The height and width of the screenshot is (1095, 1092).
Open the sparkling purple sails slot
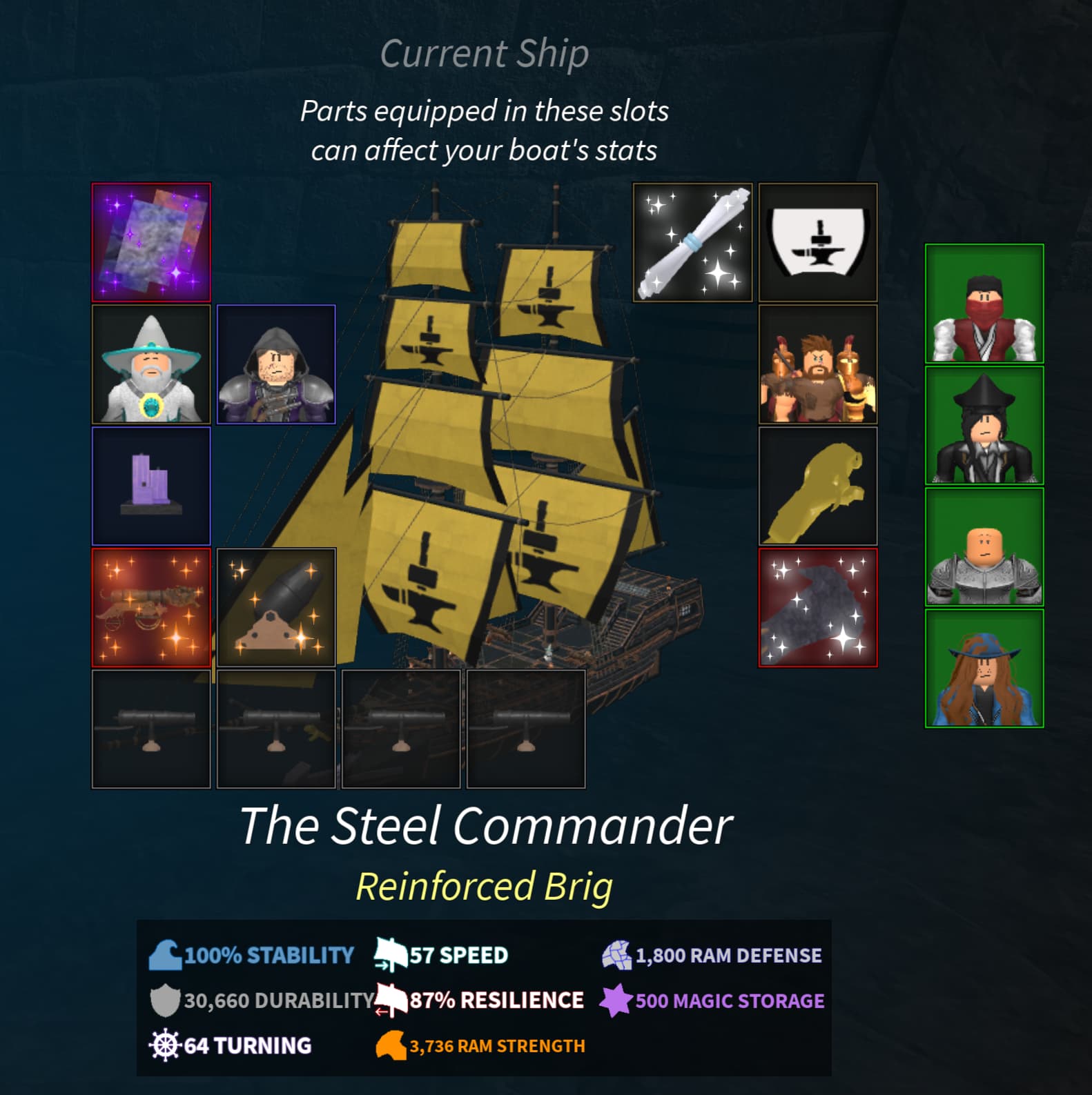(151, 243)
